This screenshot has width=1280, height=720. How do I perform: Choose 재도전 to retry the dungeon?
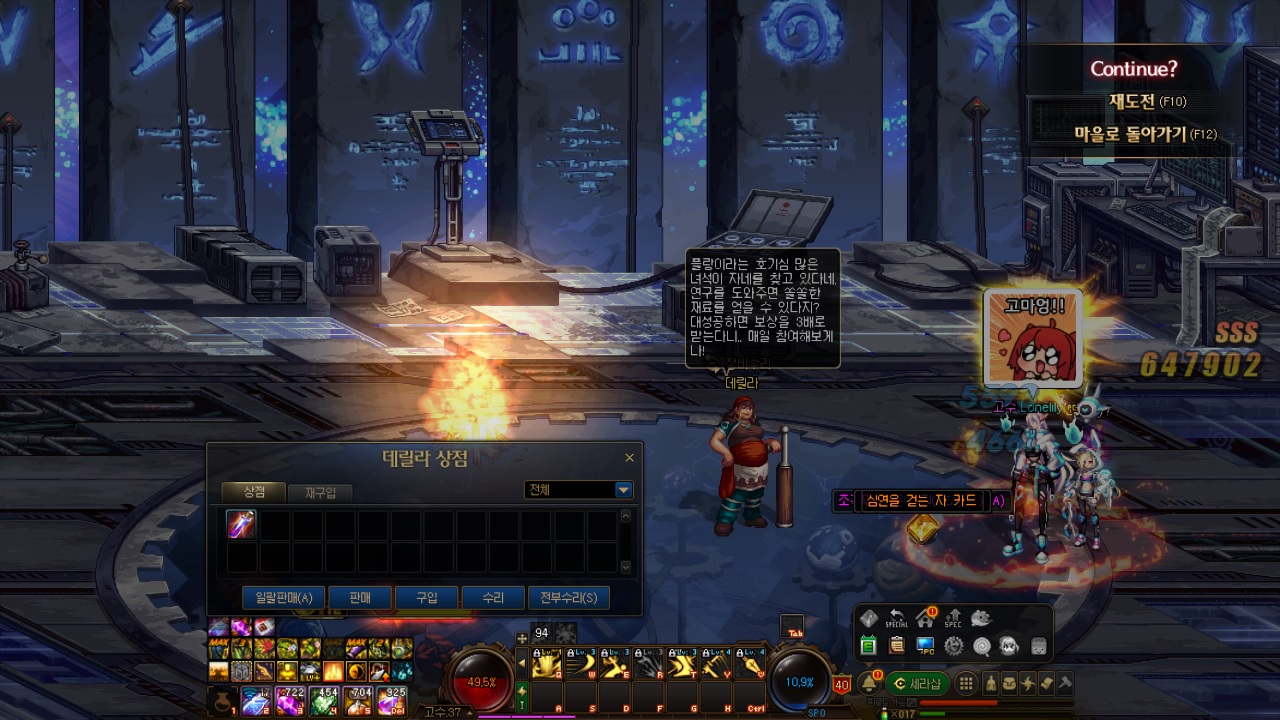(1146, 101)
